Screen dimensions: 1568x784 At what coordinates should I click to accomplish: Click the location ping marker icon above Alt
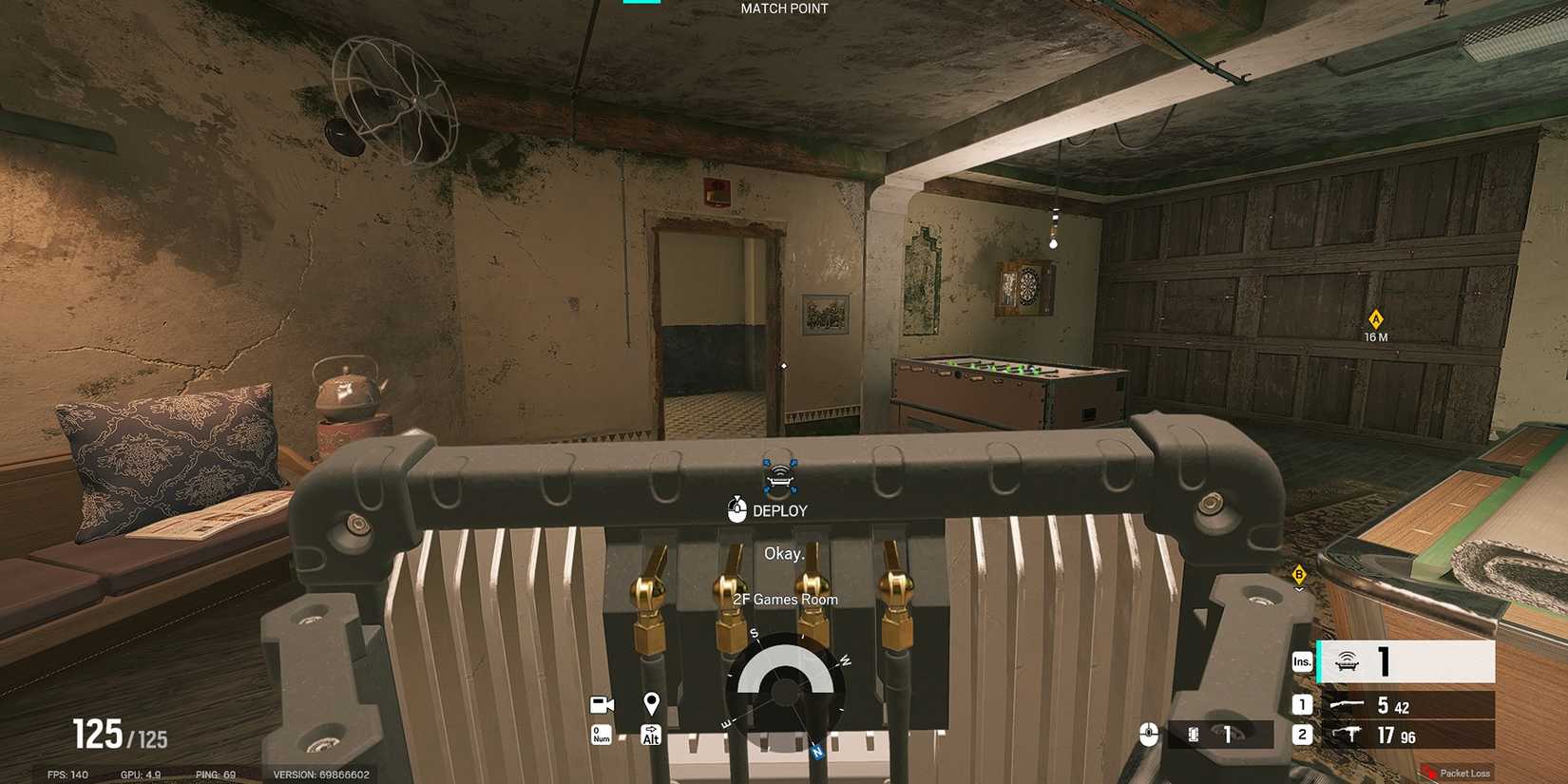[651, 703]
